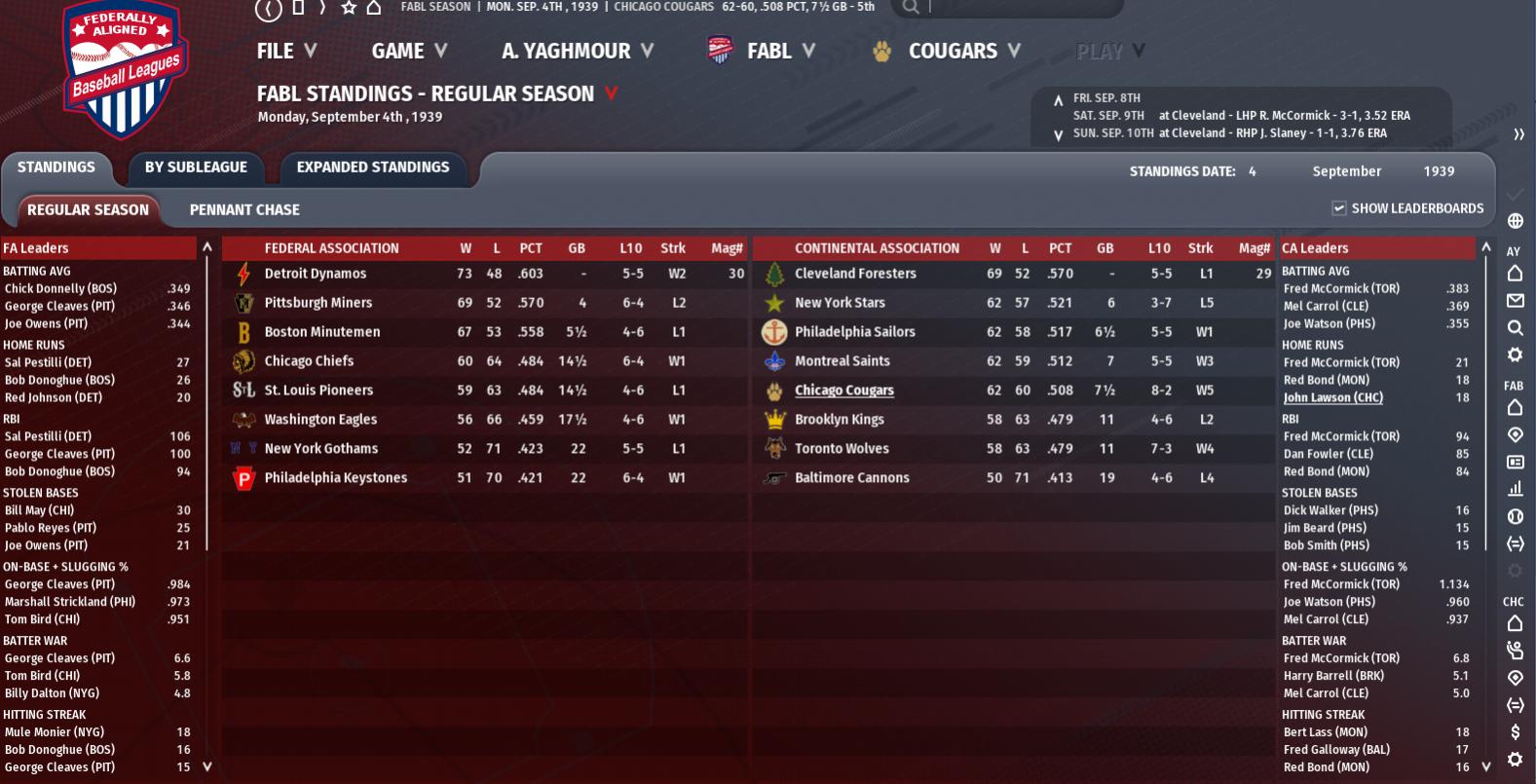Open the Chicago Cougars team link
This screenshot has height=784, width=1536.
(x=843, y=391)
